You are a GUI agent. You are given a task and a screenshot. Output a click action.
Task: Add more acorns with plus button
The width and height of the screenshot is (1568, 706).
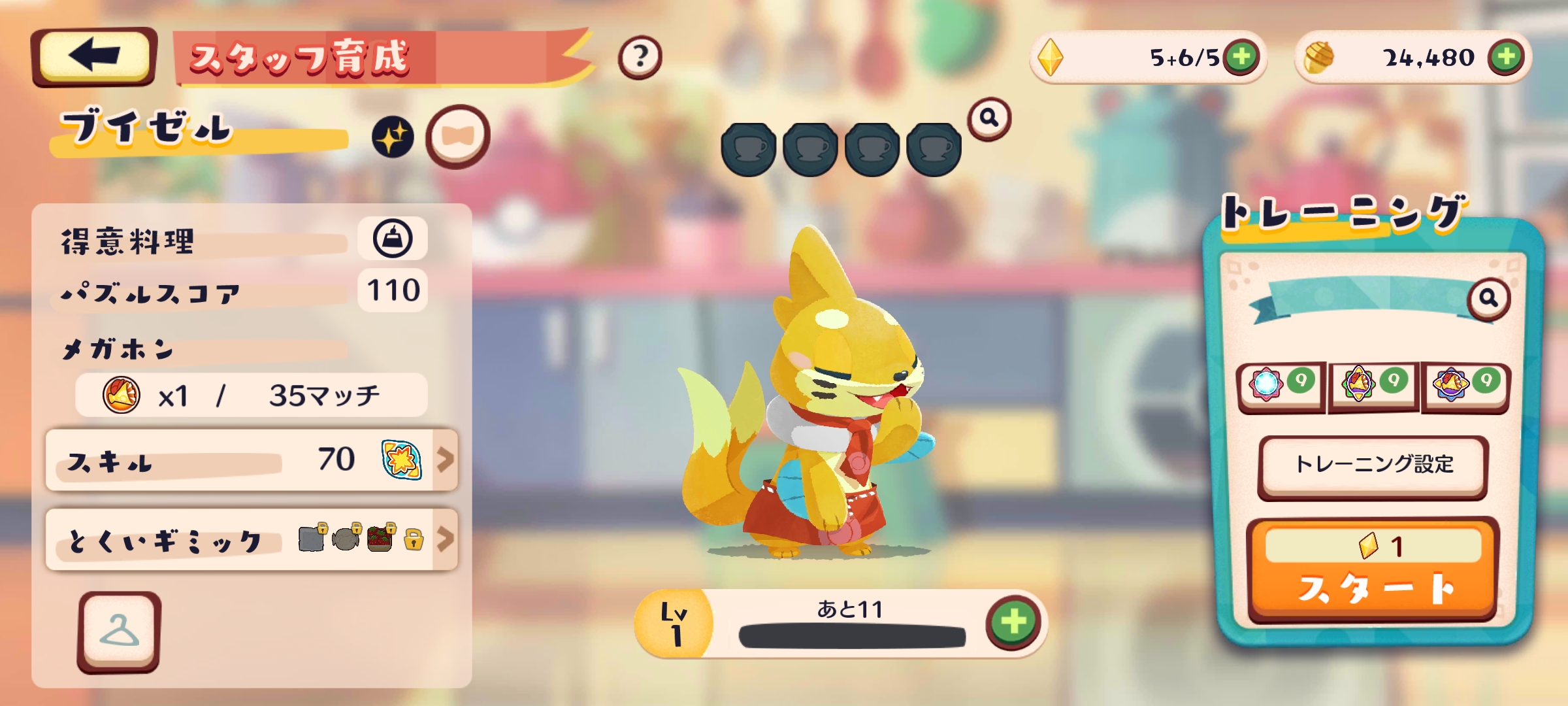pyautogui.click(x=1506, y=57)
